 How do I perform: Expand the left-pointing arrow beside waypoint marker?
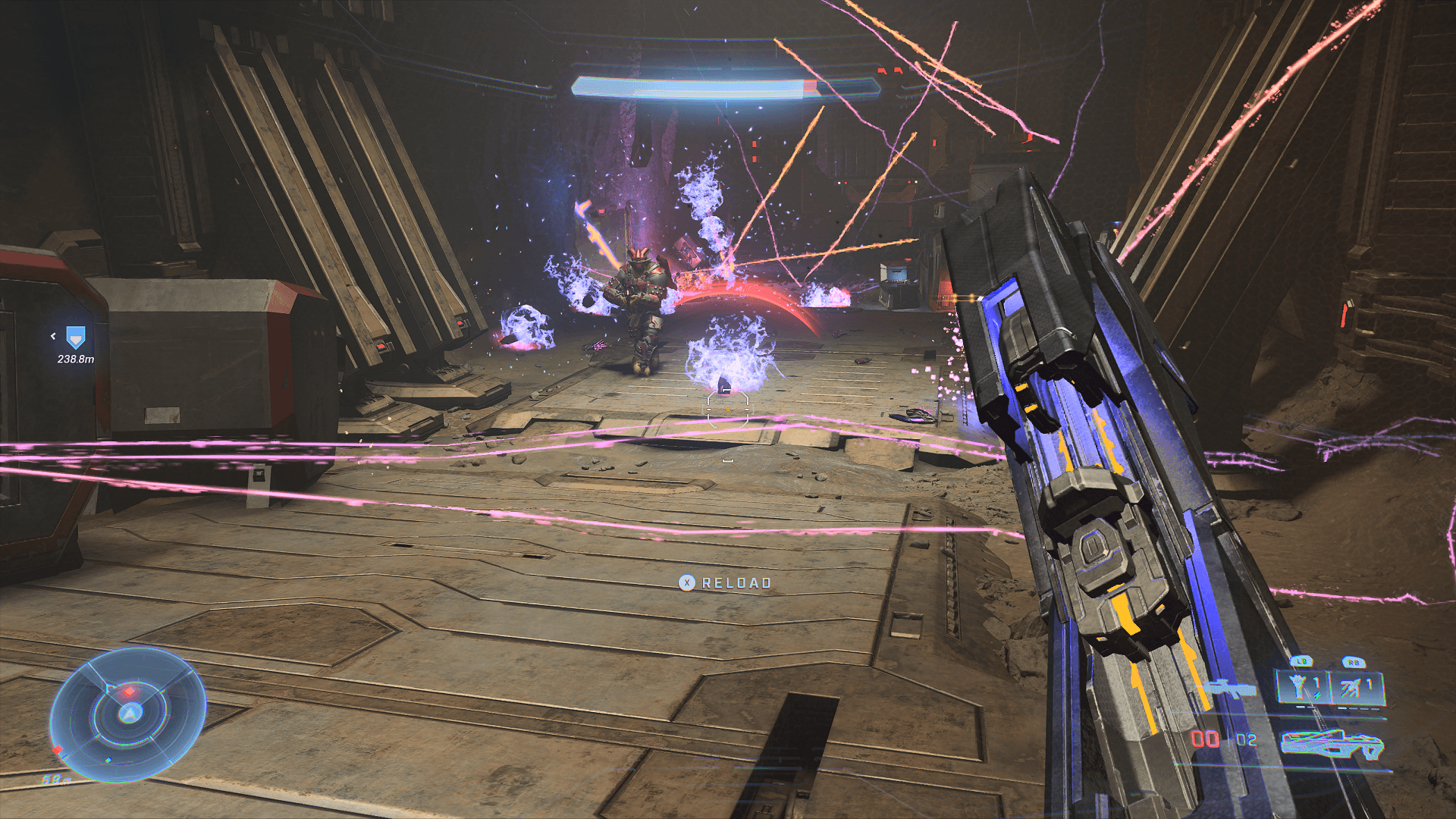point(54,336)
